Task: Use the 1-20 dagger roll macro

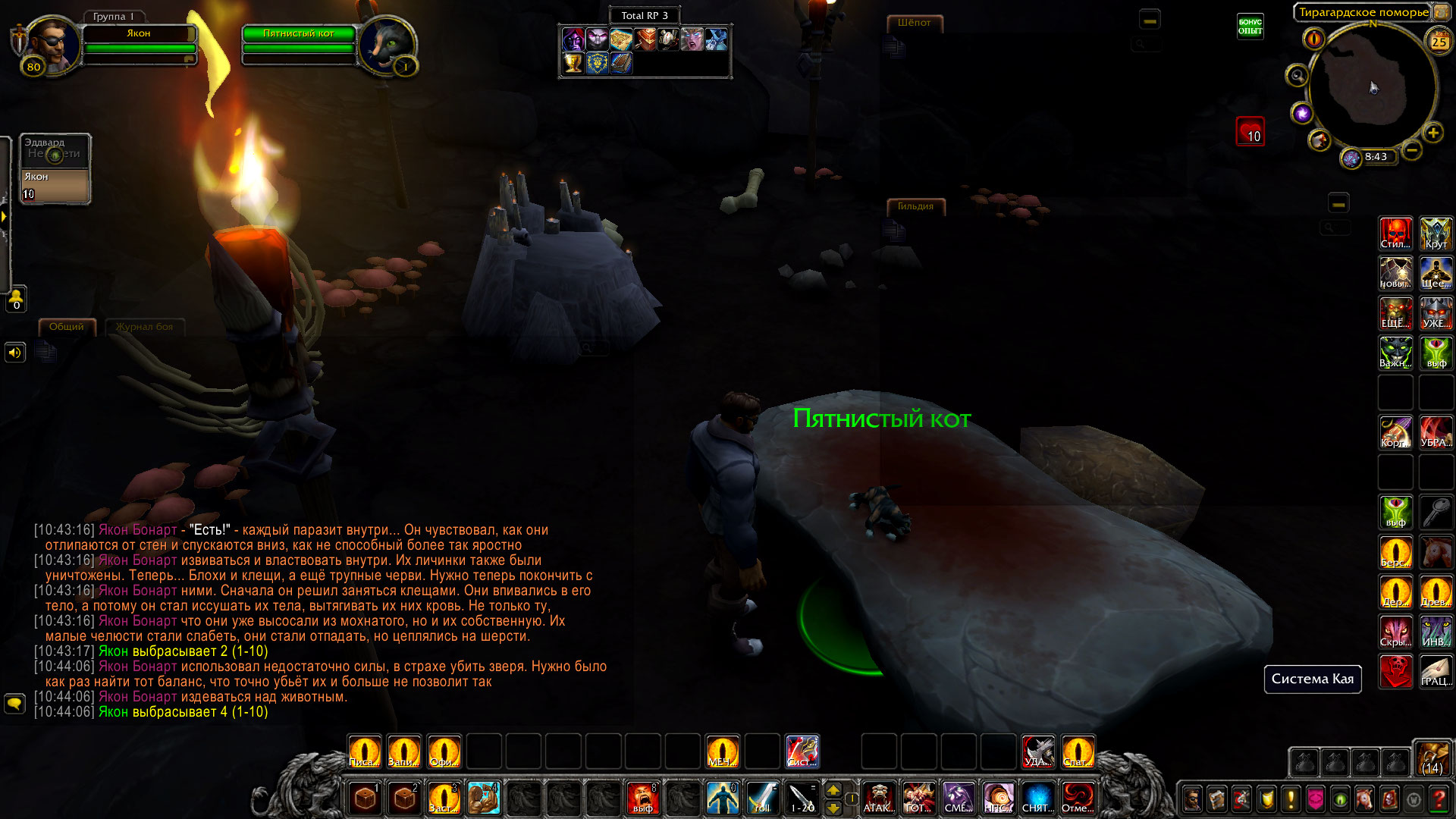Action: pos(802,798)
